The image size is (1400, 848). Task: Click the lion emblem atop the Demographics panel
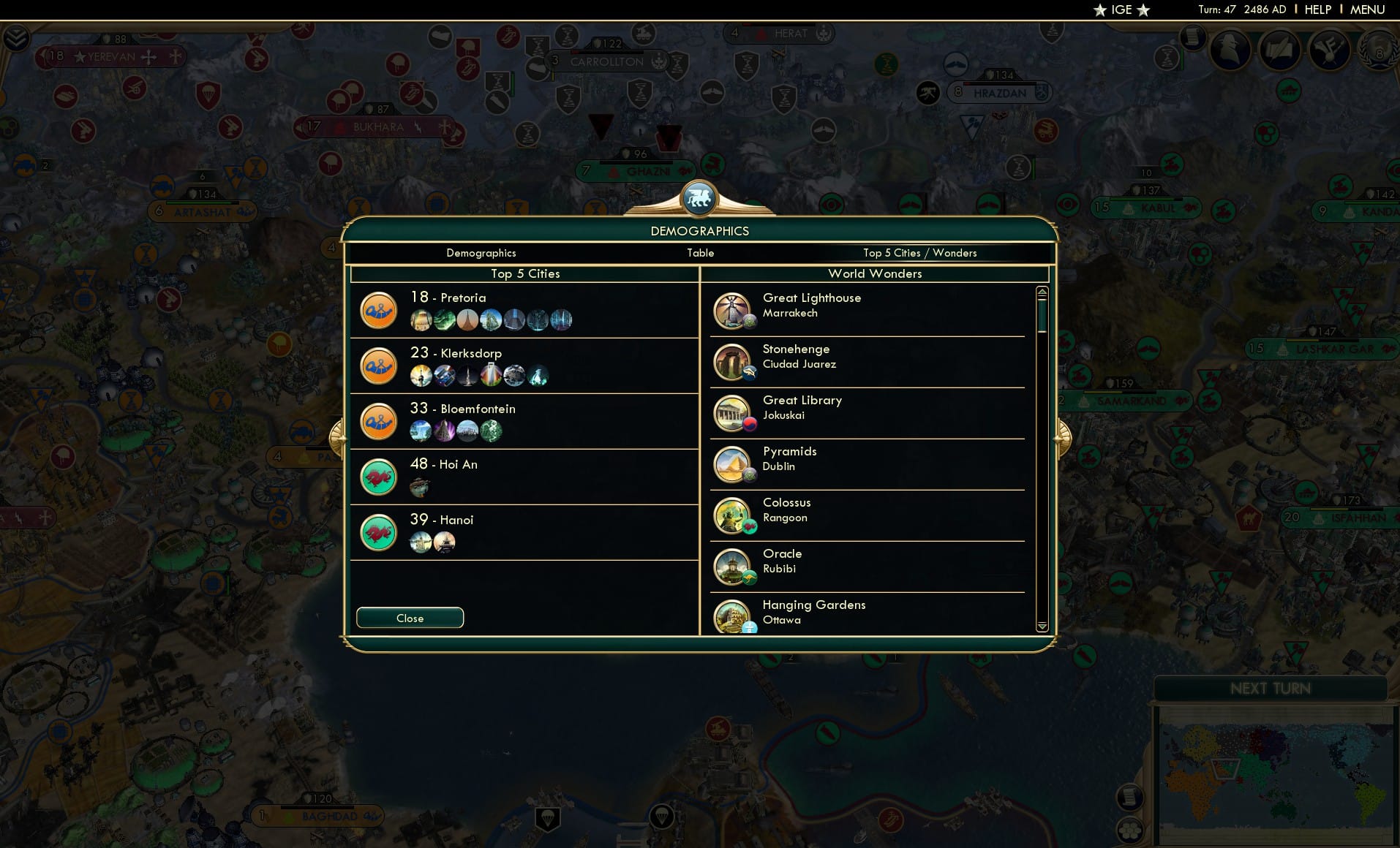[700, 198]
